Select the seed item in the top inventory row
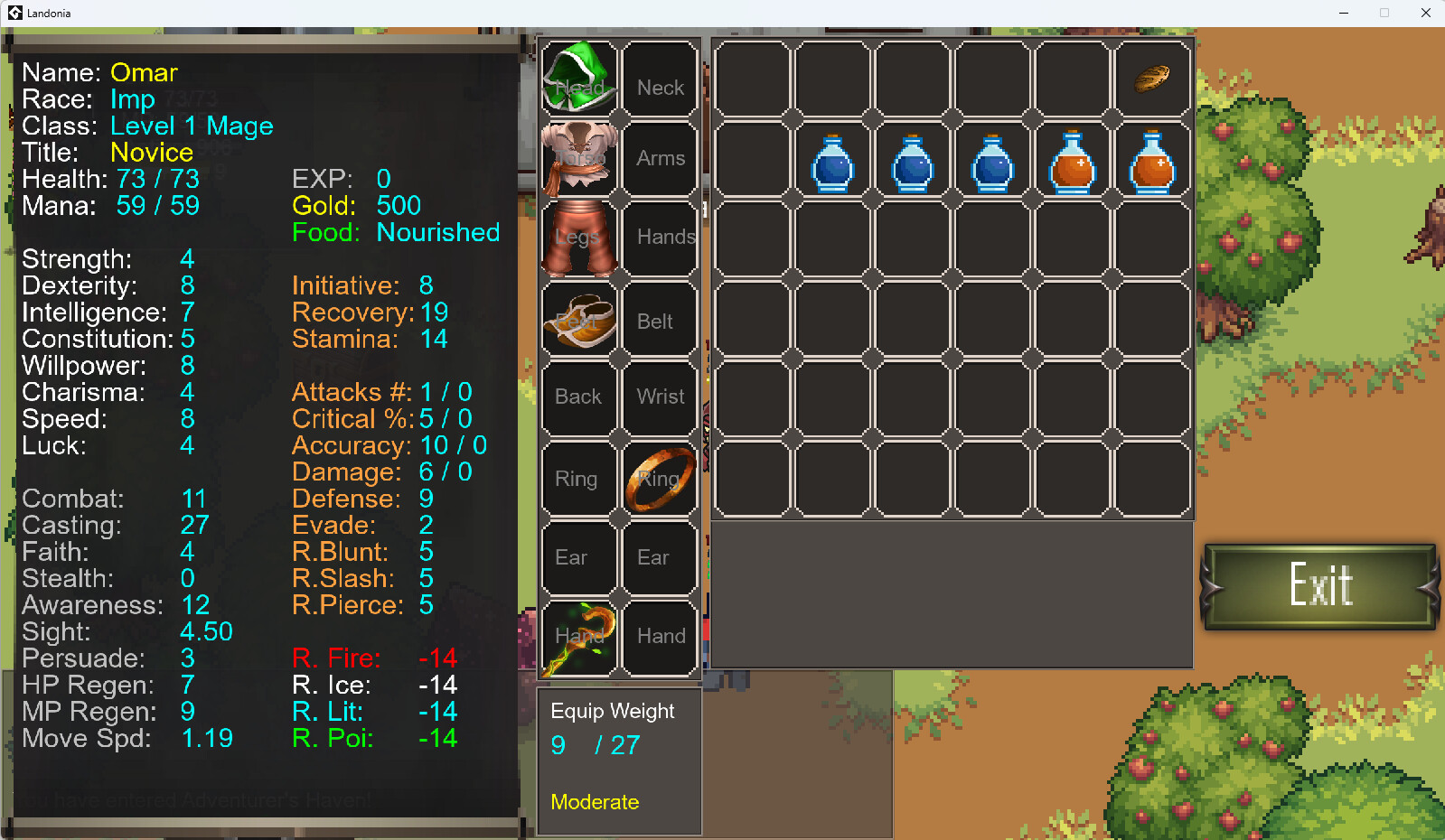Image resolution: width=1445 pixels, height=840 pixels. [1151, 79]
